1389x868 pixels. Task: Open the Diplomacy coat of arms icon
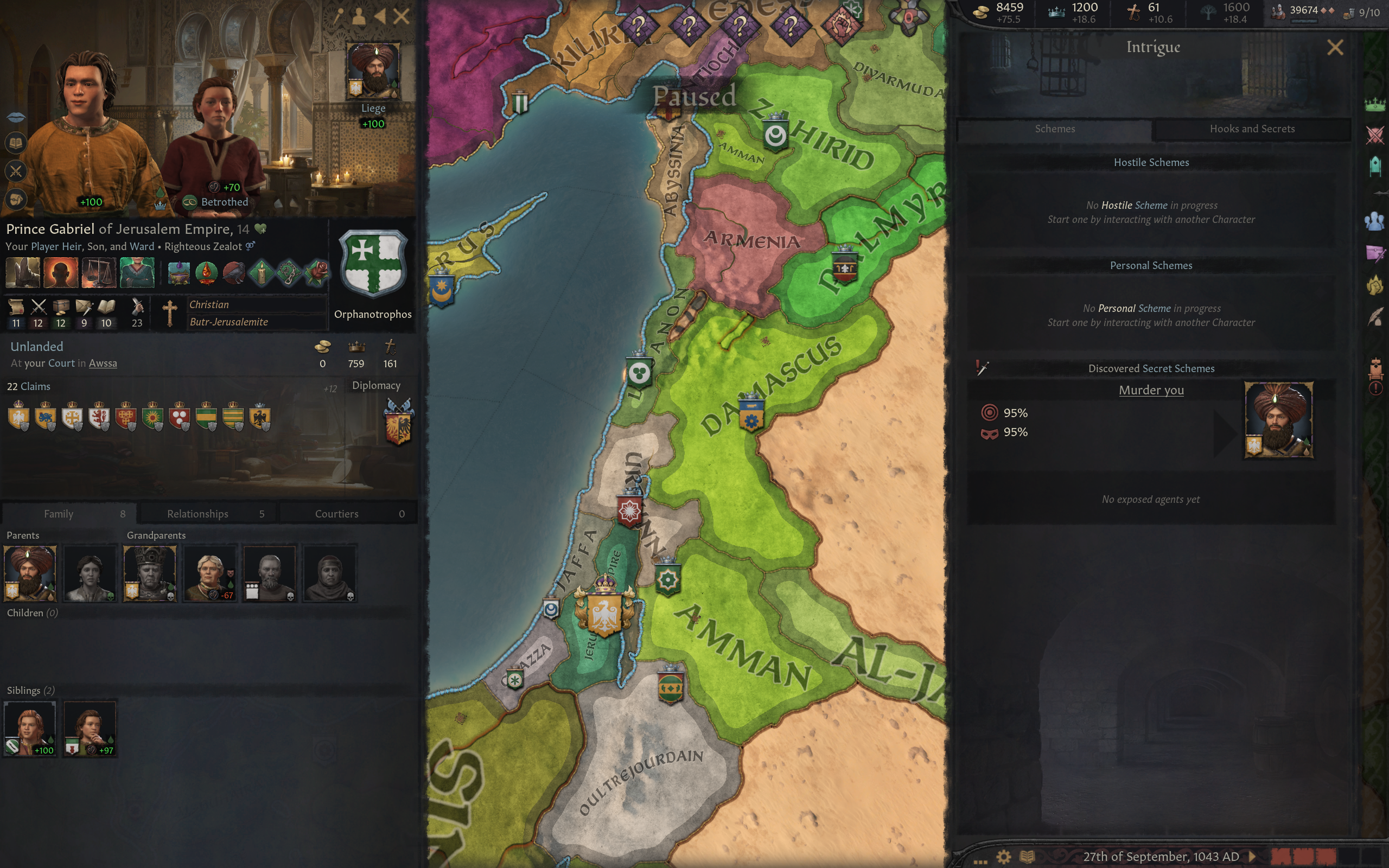(x=398, y=422)
